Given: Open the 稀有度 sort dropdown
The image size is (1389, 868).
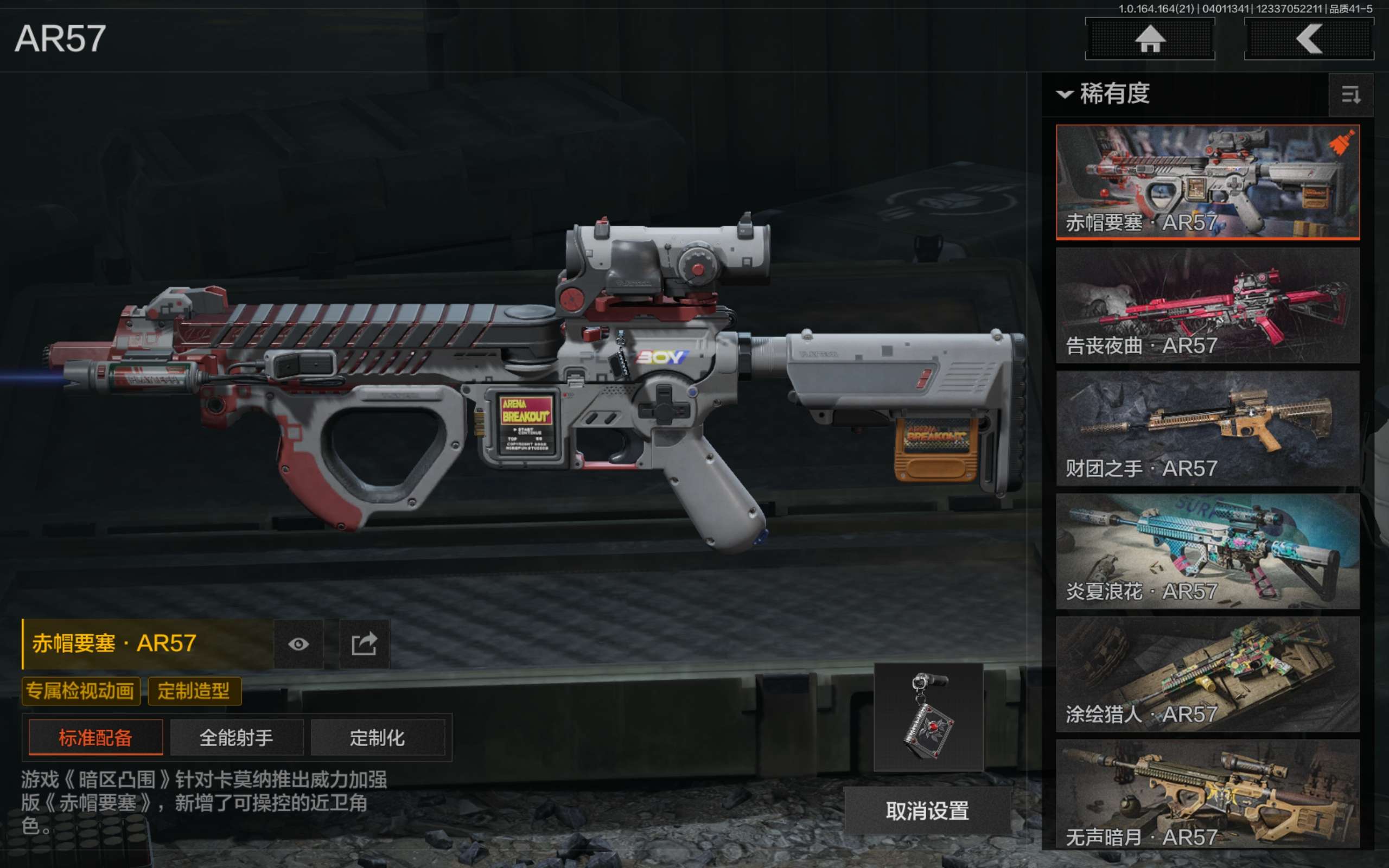Looking at the screenshot, I should tap(1104, 93).
